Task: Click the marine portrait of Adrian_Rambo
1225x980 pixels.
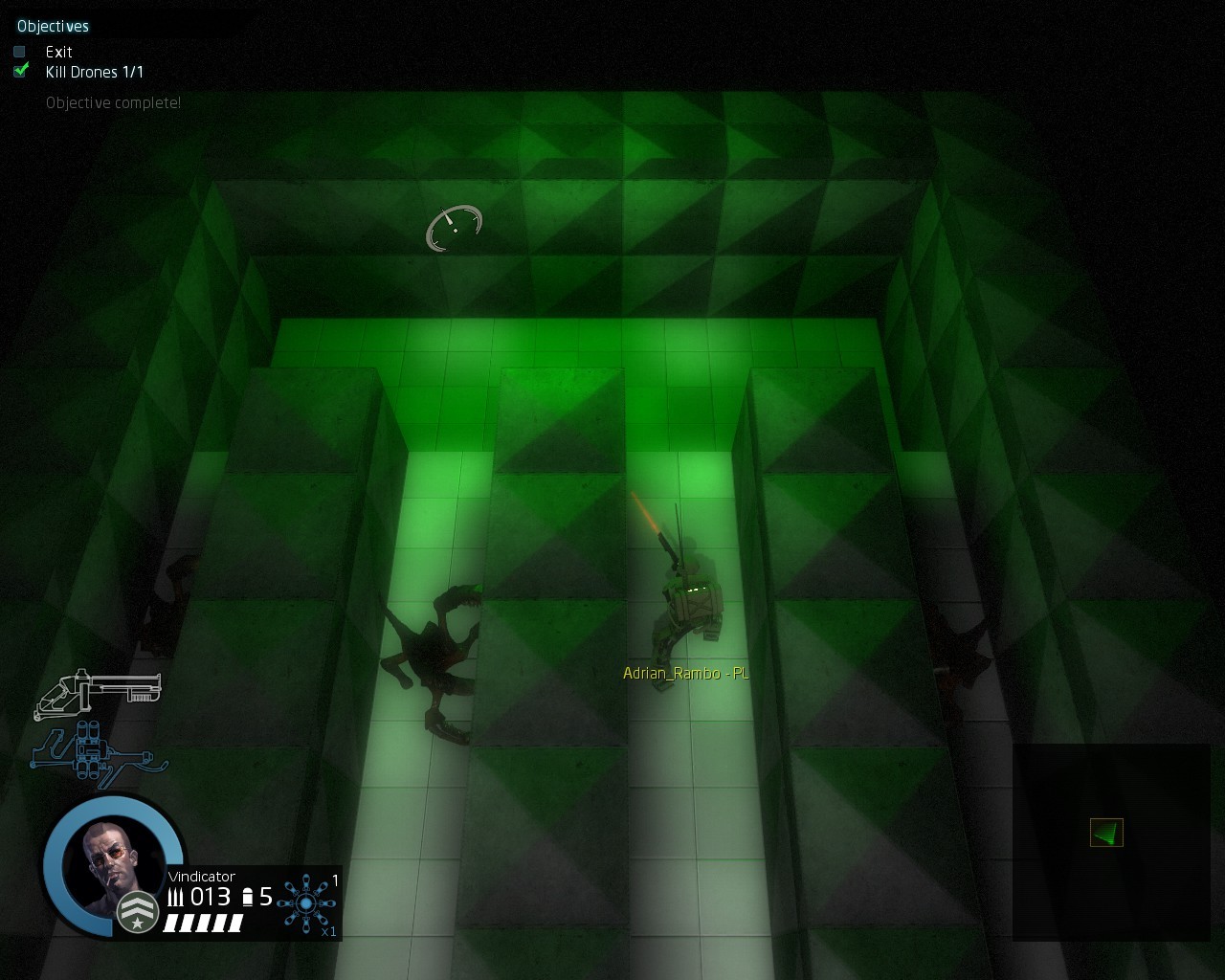Action: coord(113,859)
